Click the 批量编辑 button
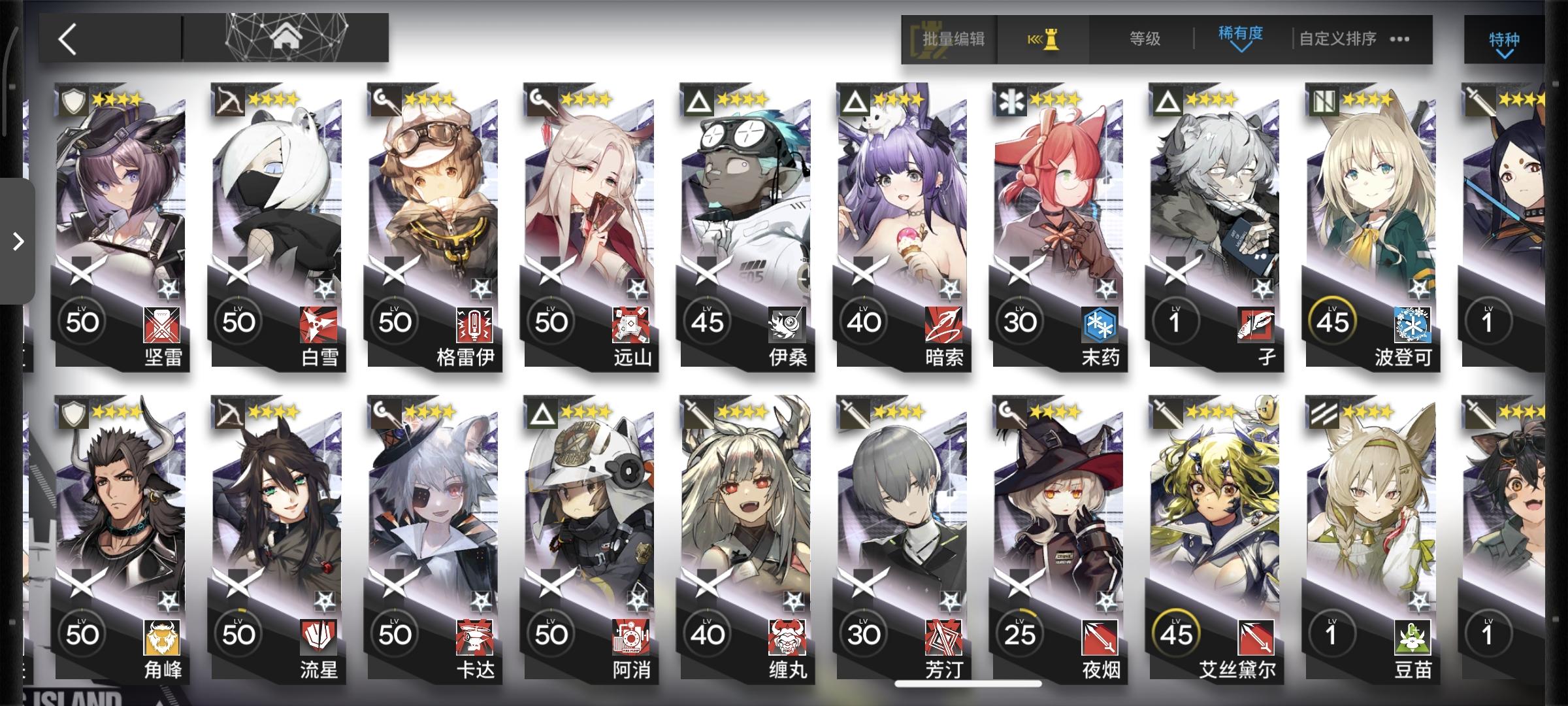The height and width of the screenshot is (706, 1568). 953,39
